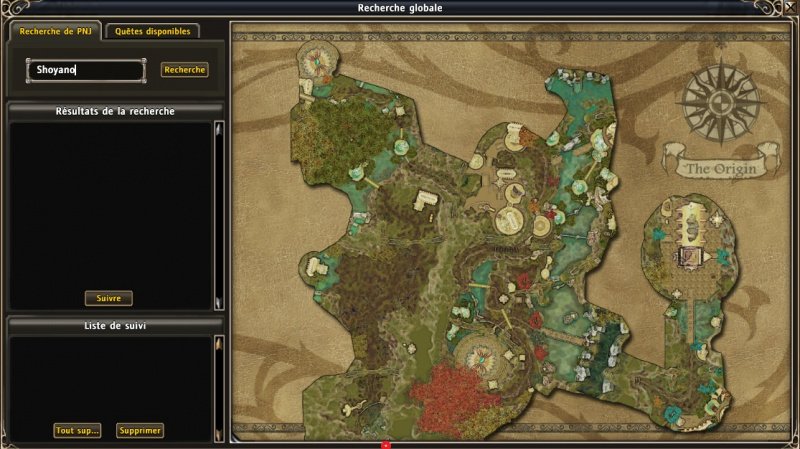Focus the NPC name search field
Viewport: 800px width, 449px height.
[86, 70]
